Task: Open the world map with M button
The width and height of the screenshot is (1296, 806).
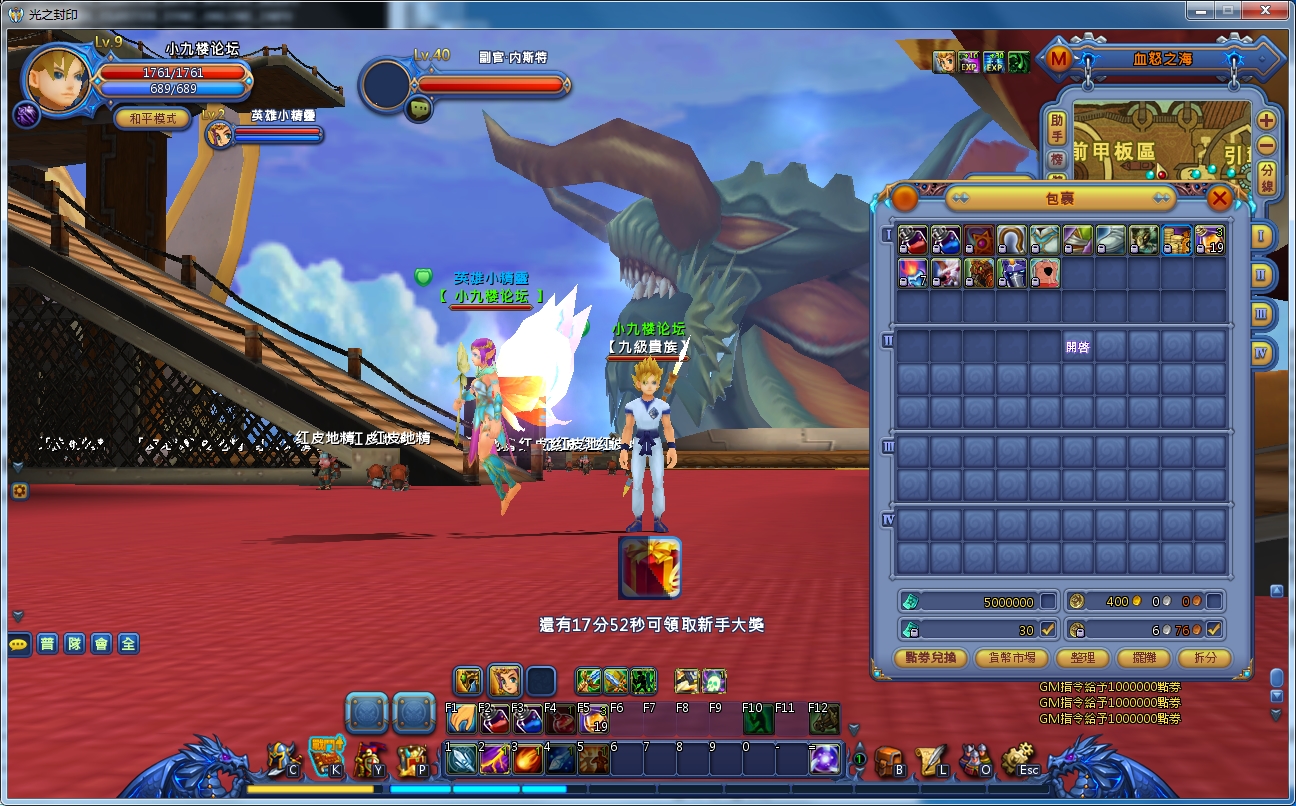Action: [x=1058, y=59]
